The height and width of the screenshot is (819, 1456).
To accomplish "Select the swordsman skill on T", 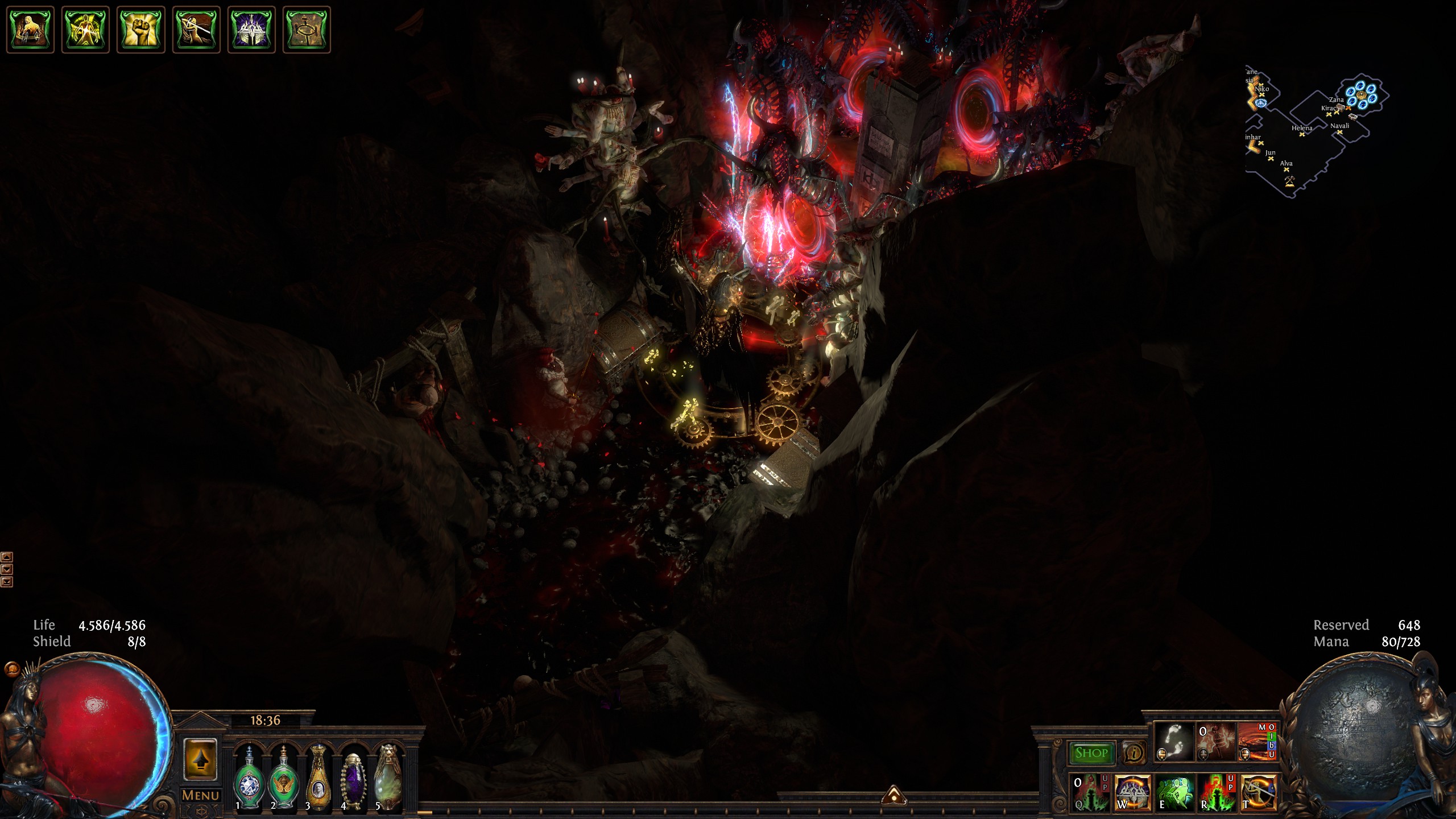I will click(x=1259, y=792).
